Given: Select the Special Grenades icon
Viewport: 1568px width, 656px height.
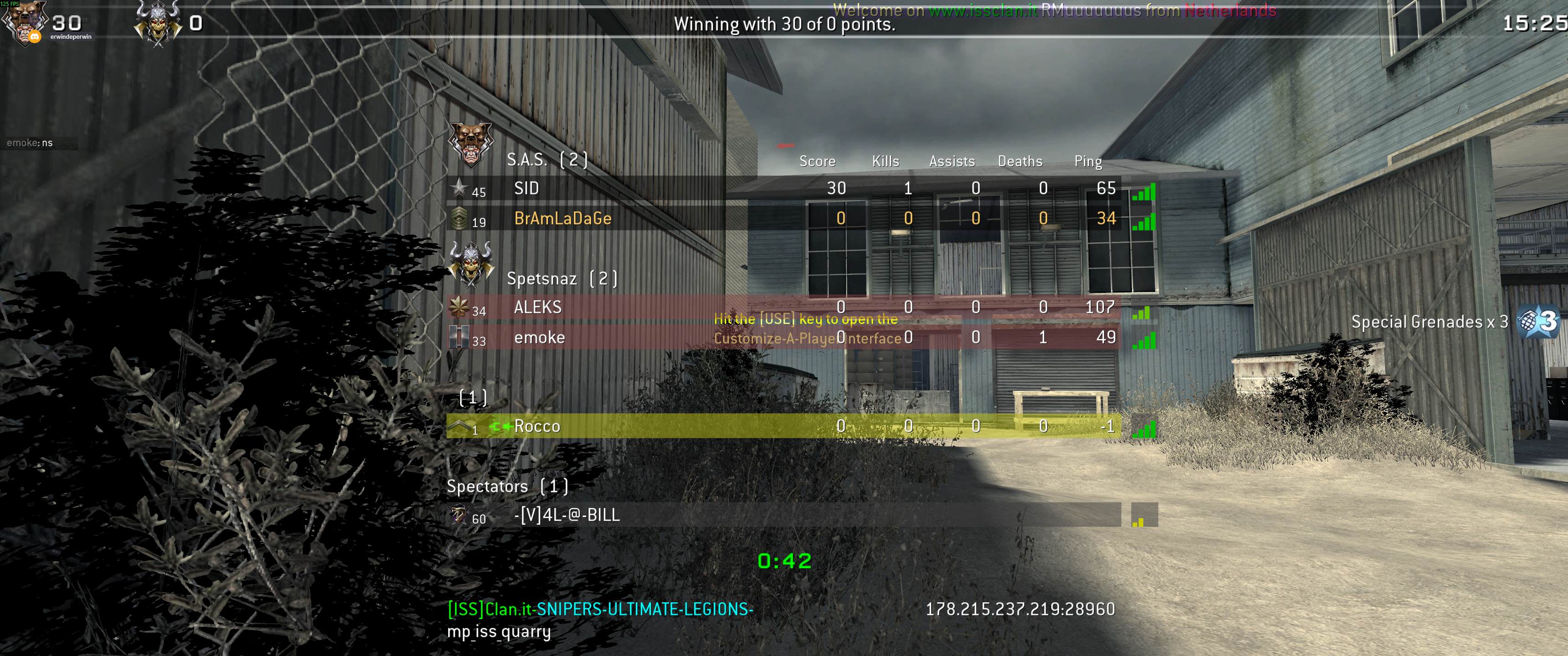Looking at the screenshot, I should point(1536,322).
